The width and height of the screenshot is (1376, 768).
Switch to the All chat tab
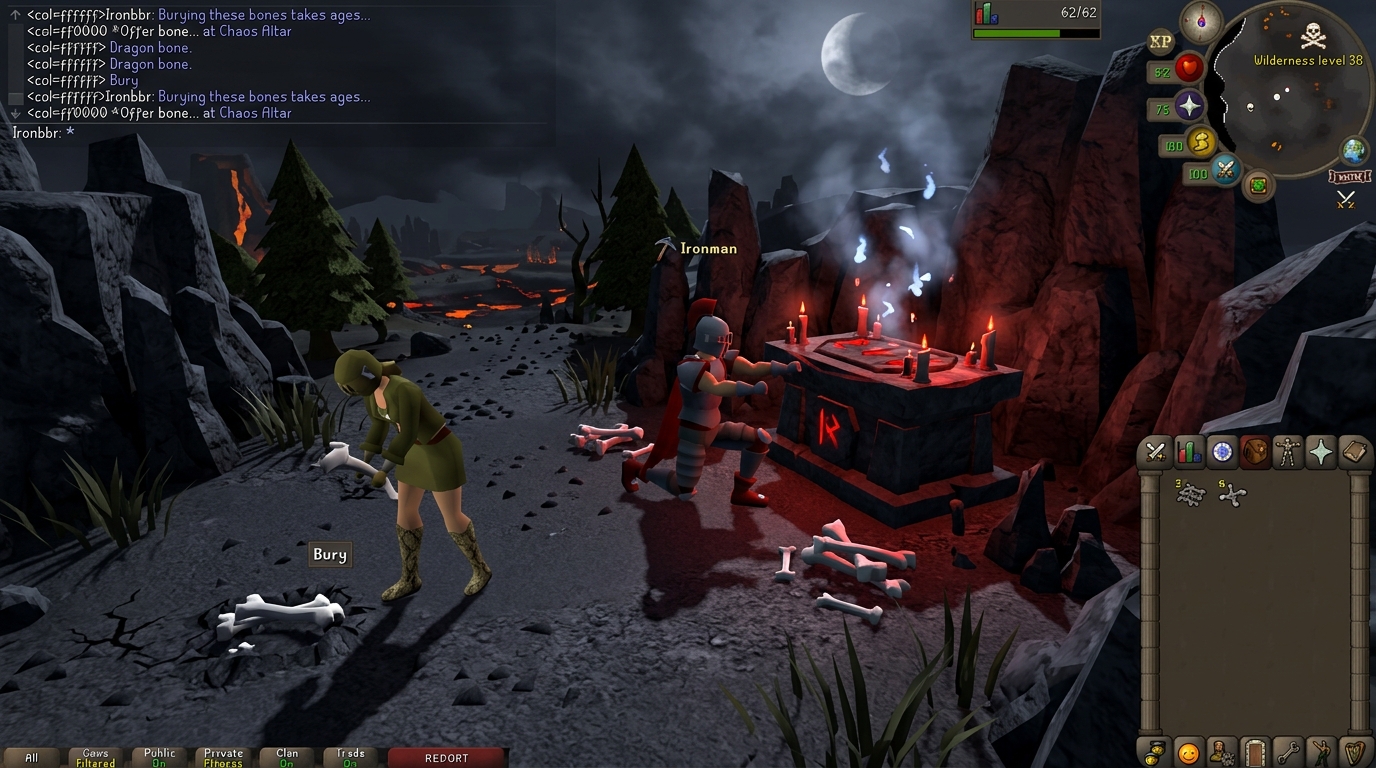(30, 758)
